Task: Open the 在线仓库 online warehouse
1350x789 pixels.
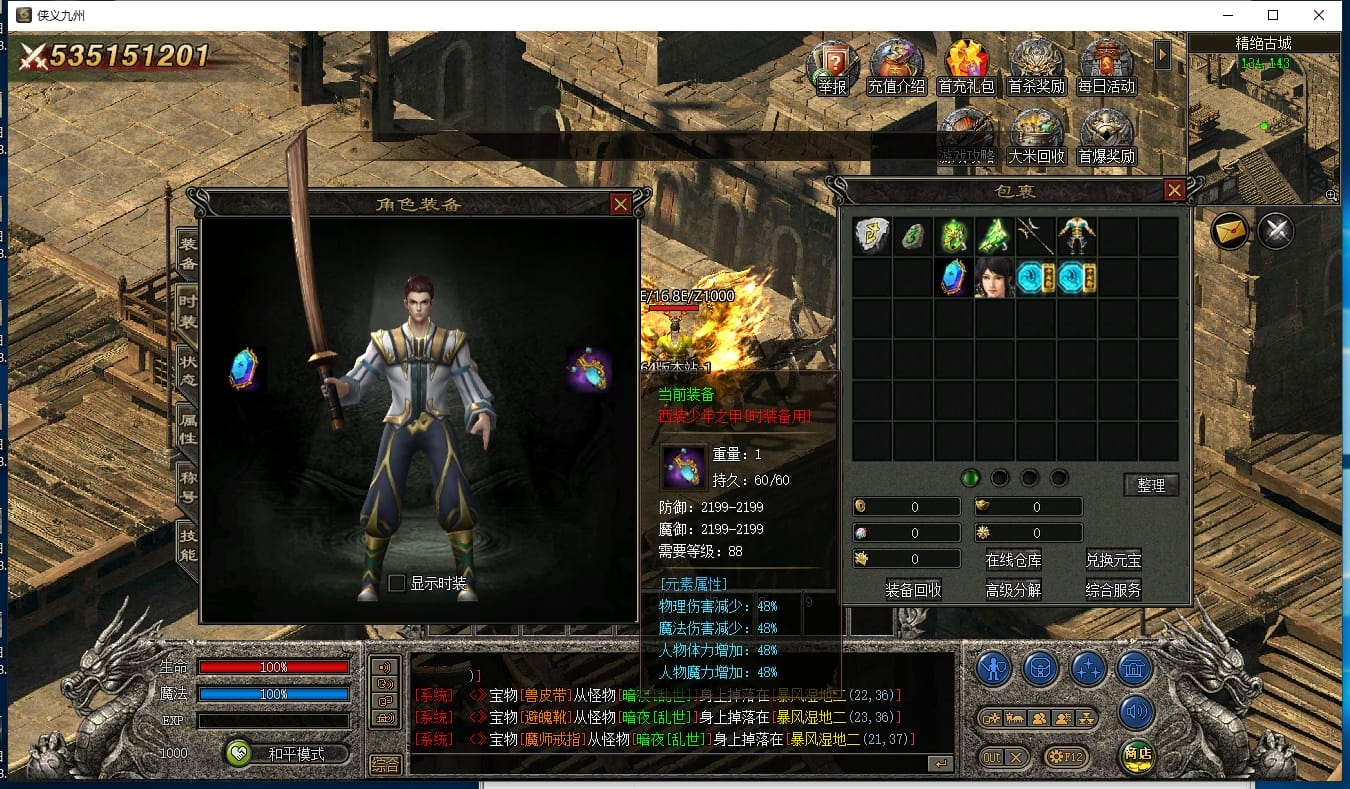Action: (x=1013, y=560)
